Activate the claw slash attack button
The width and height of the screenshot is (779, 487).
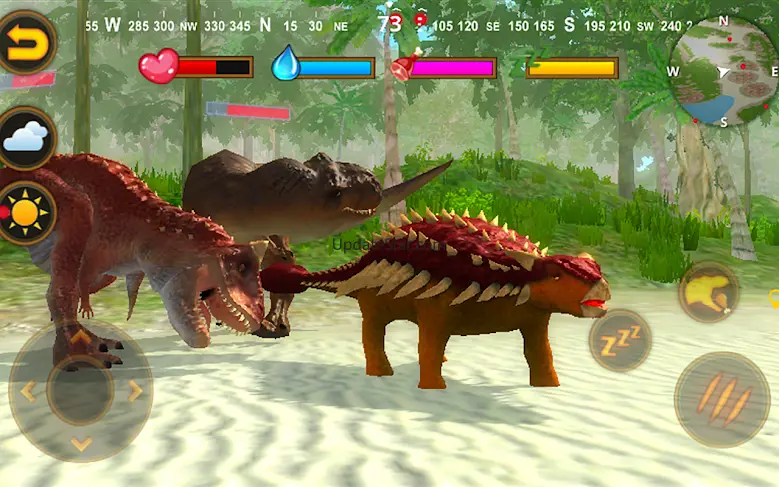tap(722, 399)
